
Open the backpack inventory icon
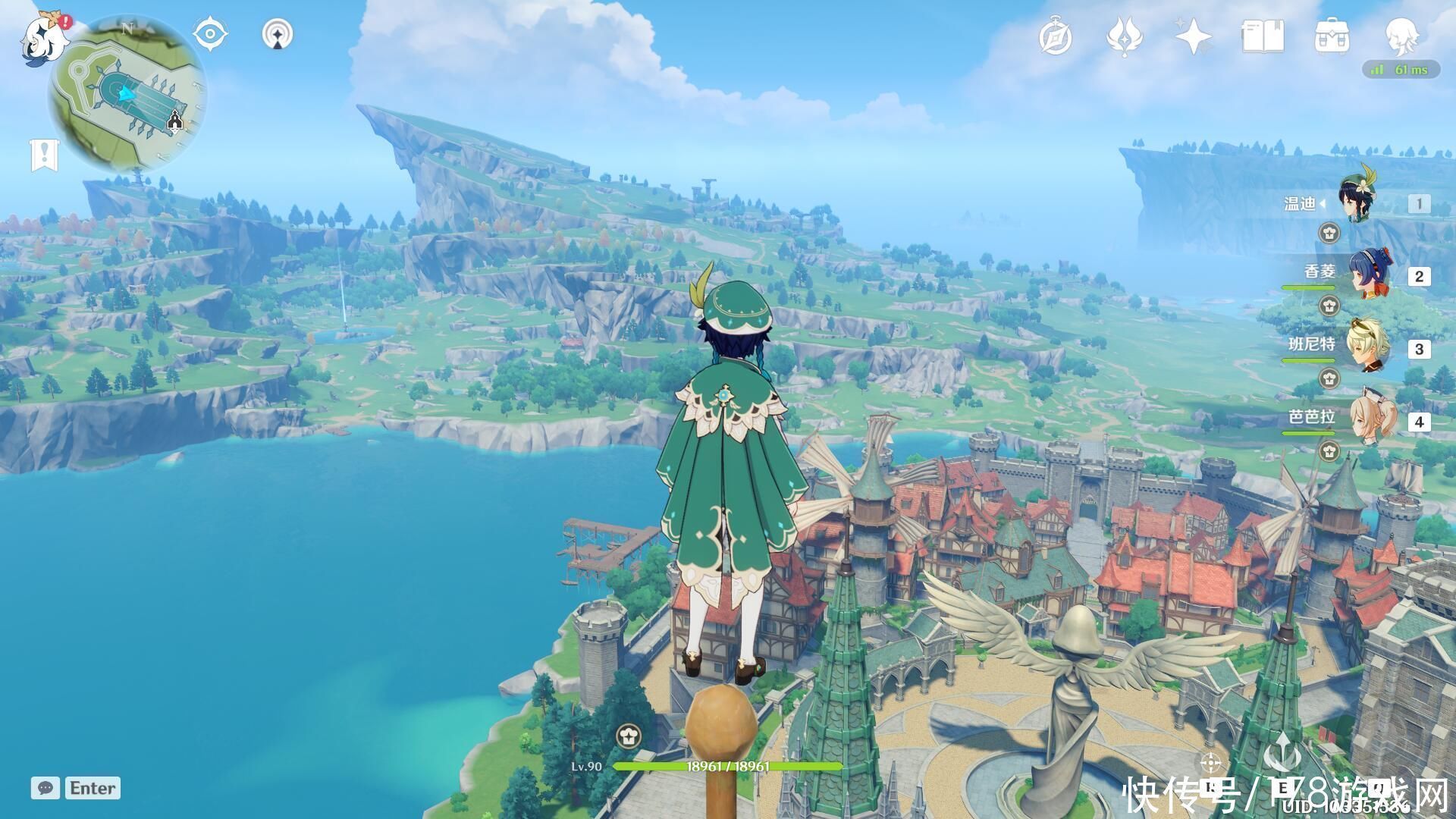click(x=1332, y=36)
